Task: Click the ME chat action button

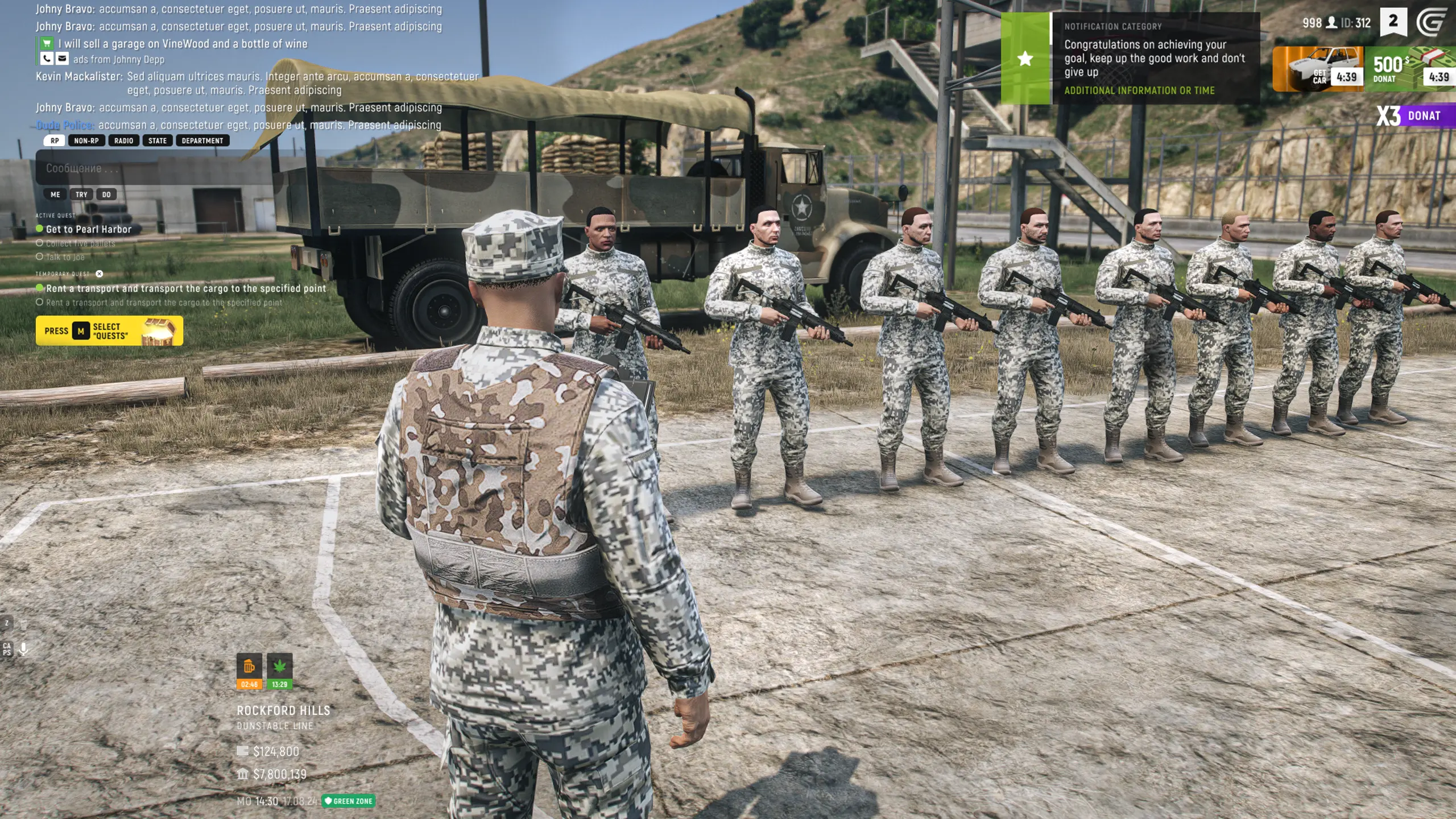Action: click(x=55, y=195)
